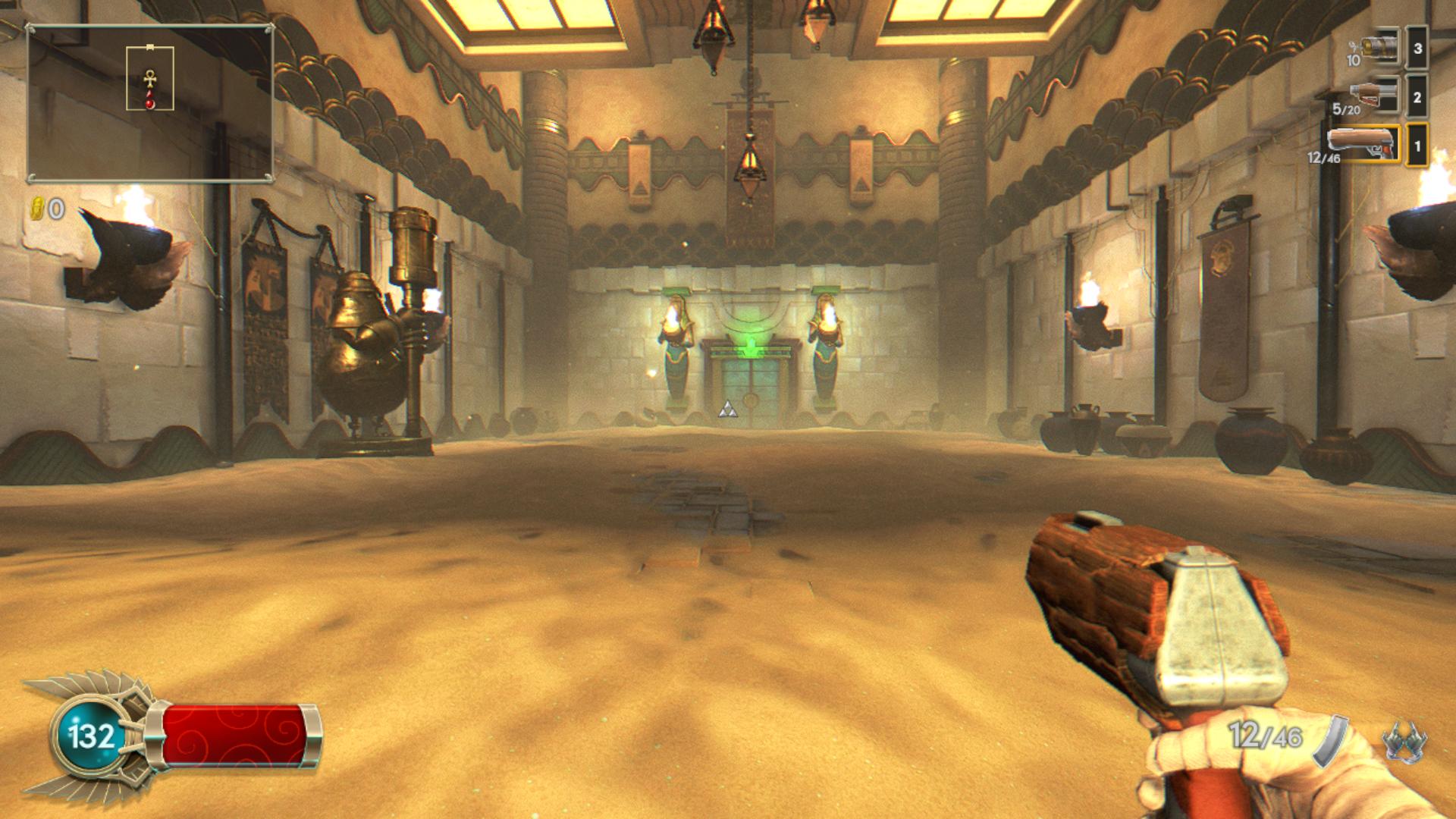This screenshot has width=1456, height=819.
Task: Click the minimap panel
Action: [x=150, y=104]
